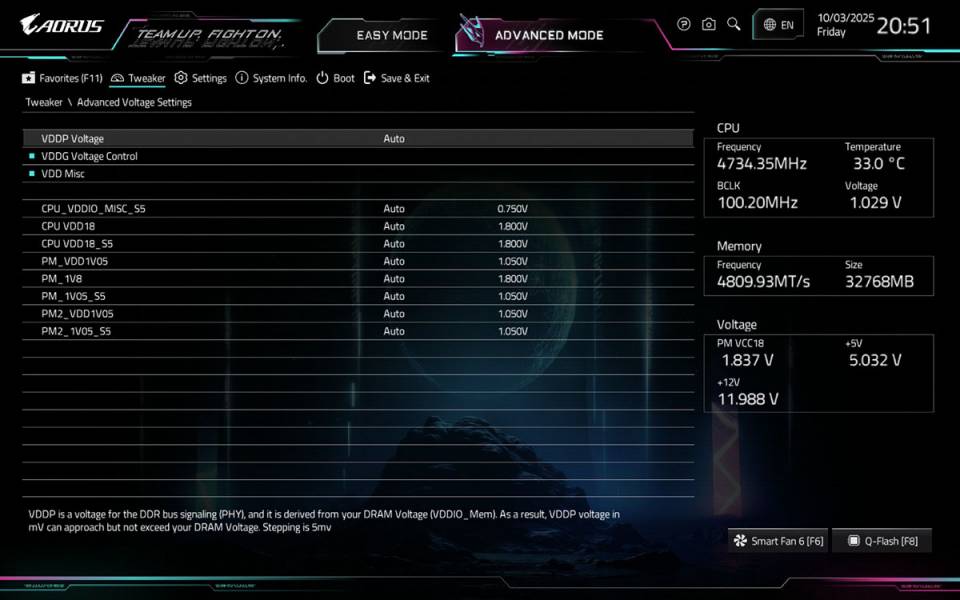Select the PM_VDD1V05 setting
Screen dimensions: 960x600
click(74, 261)
